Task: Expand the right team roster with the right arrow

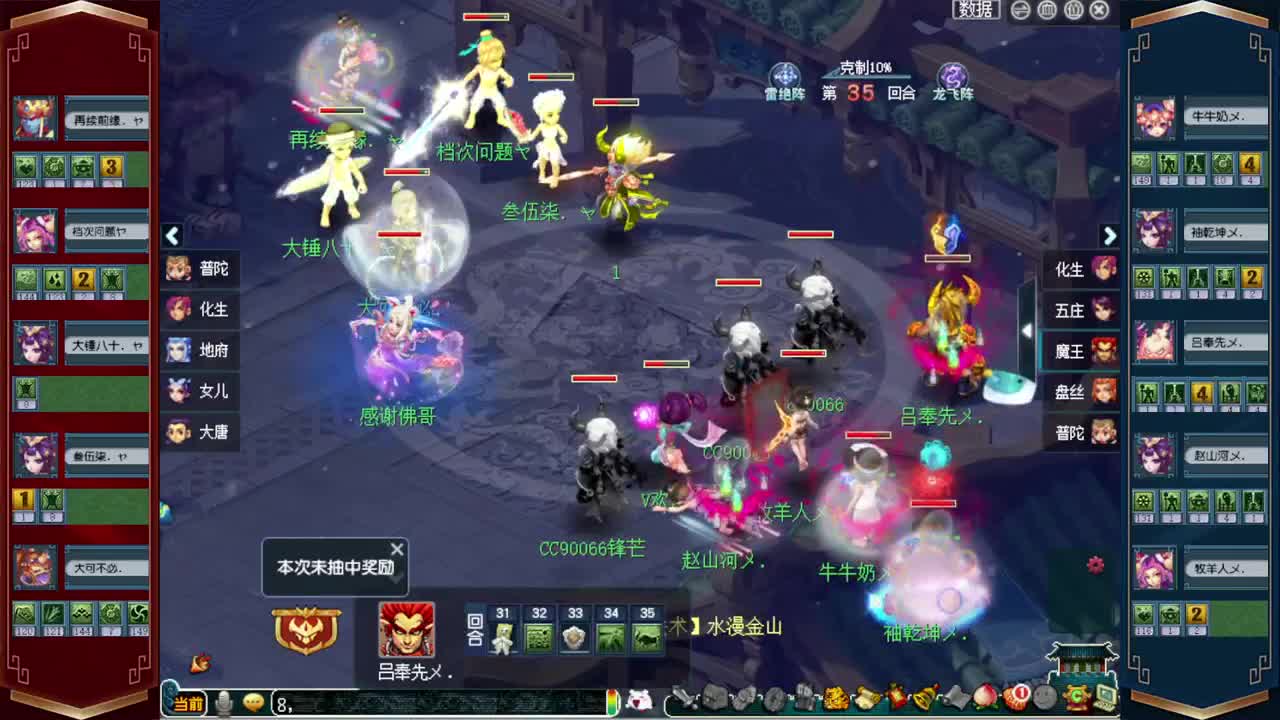Action: 1110,235
